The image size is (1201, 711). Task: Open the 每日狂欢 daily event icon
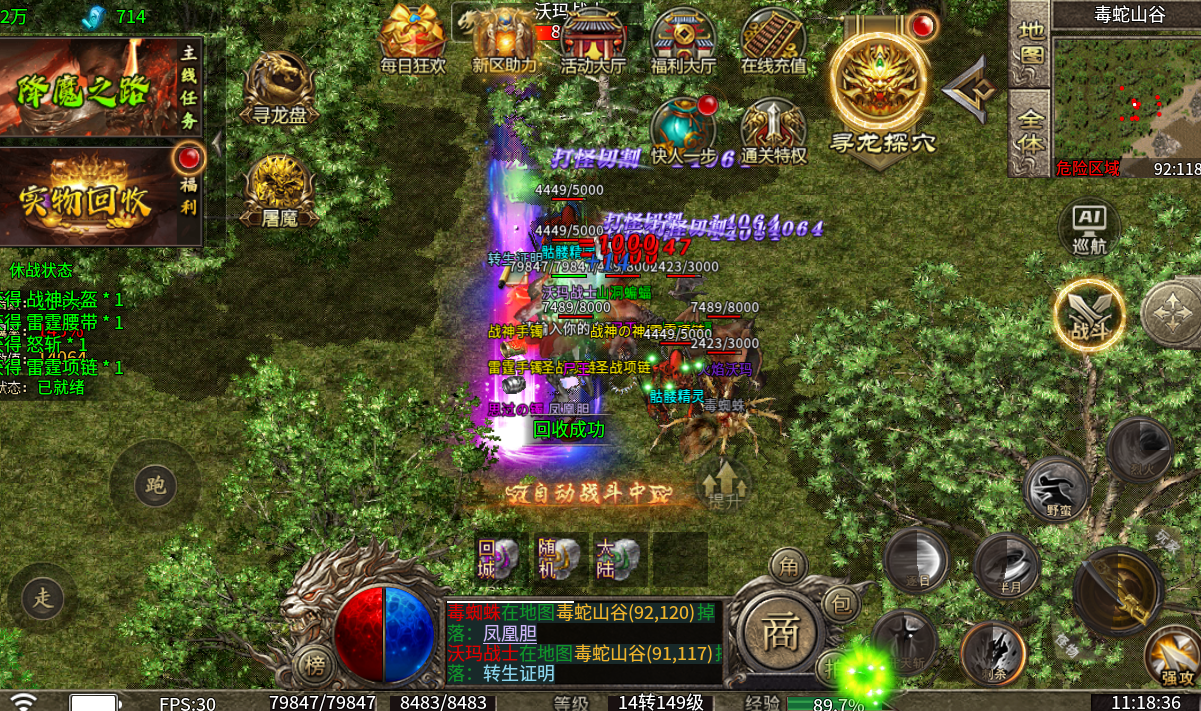coord(411,38)
